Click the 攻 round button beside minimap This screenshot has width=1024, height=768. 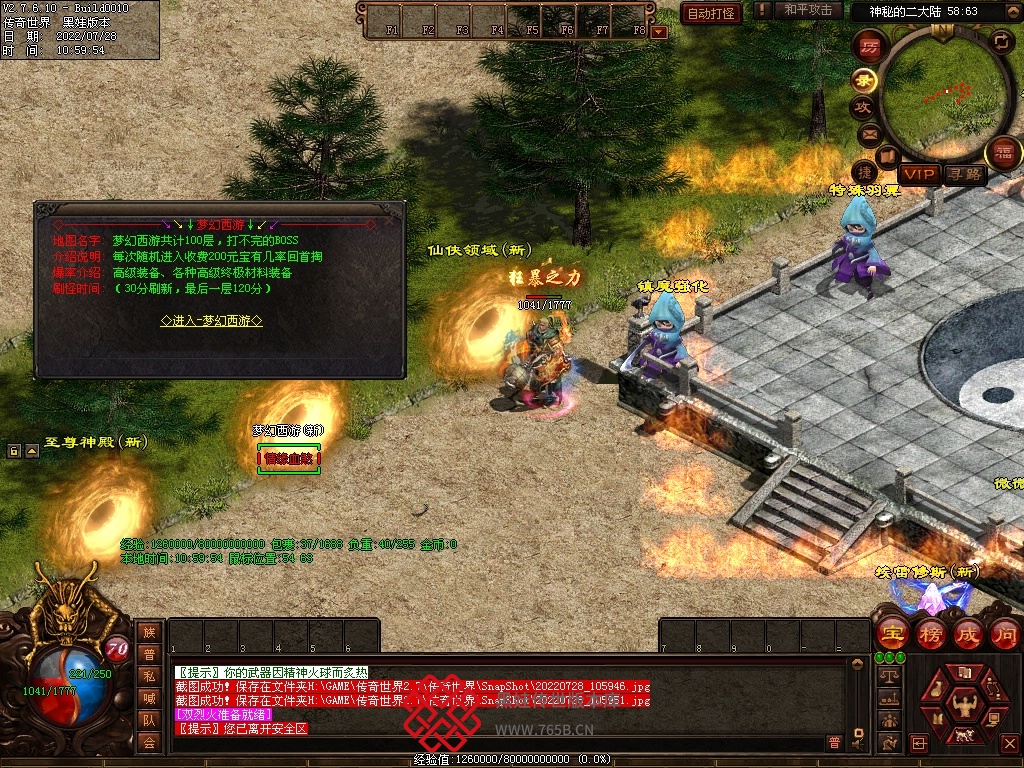point(862,107)
